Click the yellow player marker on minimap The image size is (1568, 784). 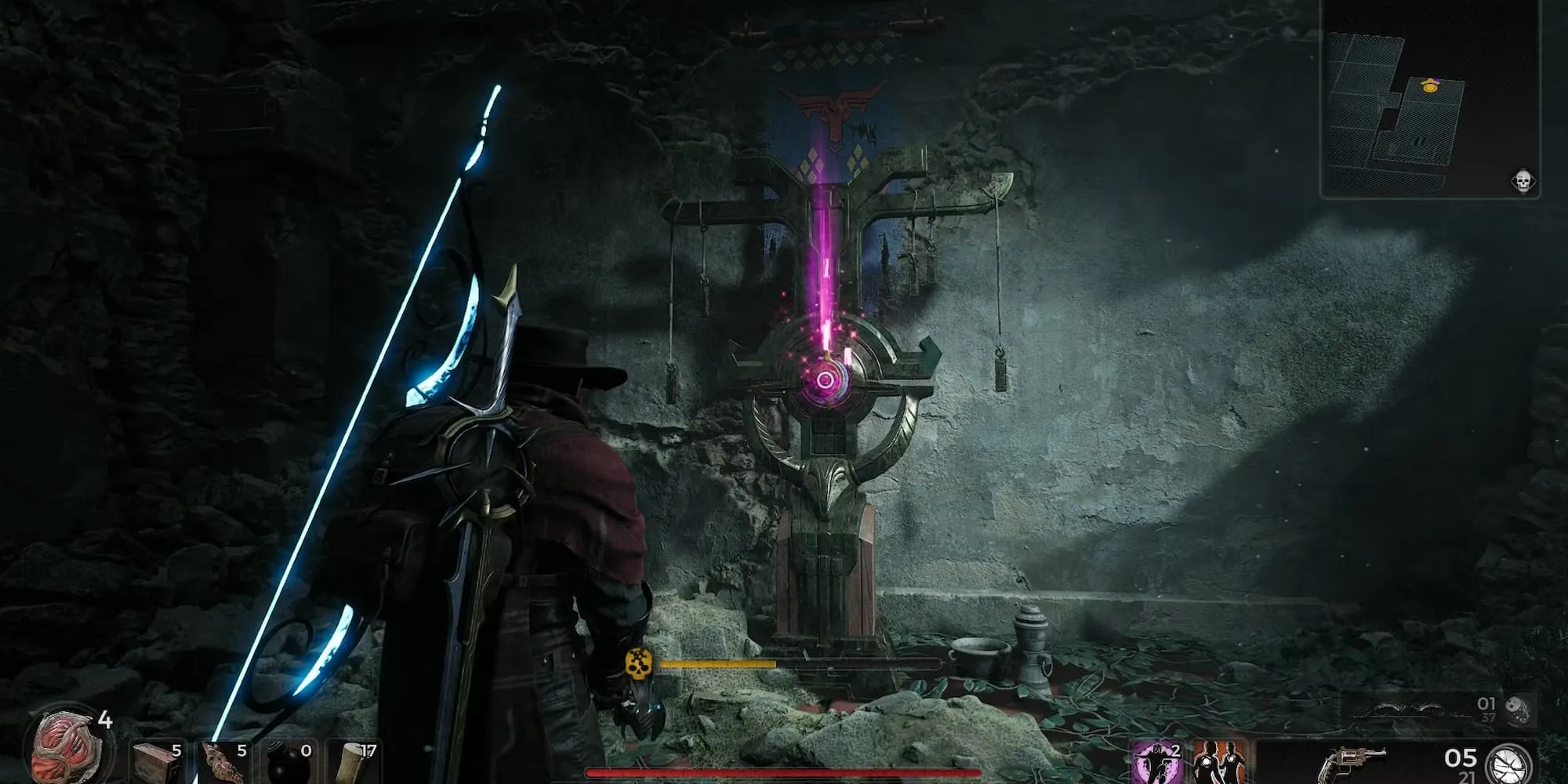(1430, 85)
